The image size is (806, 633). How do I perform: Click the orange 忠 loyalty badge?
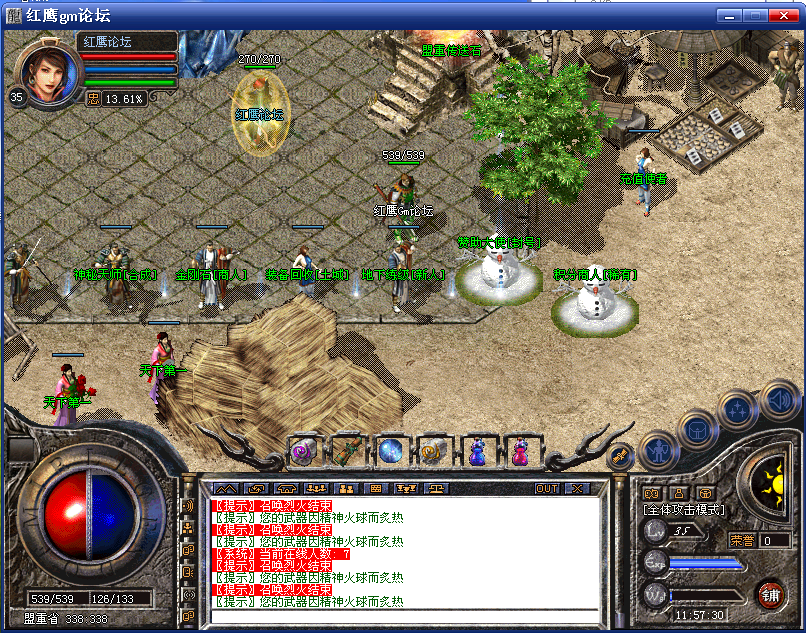click(x=93, y=98)
